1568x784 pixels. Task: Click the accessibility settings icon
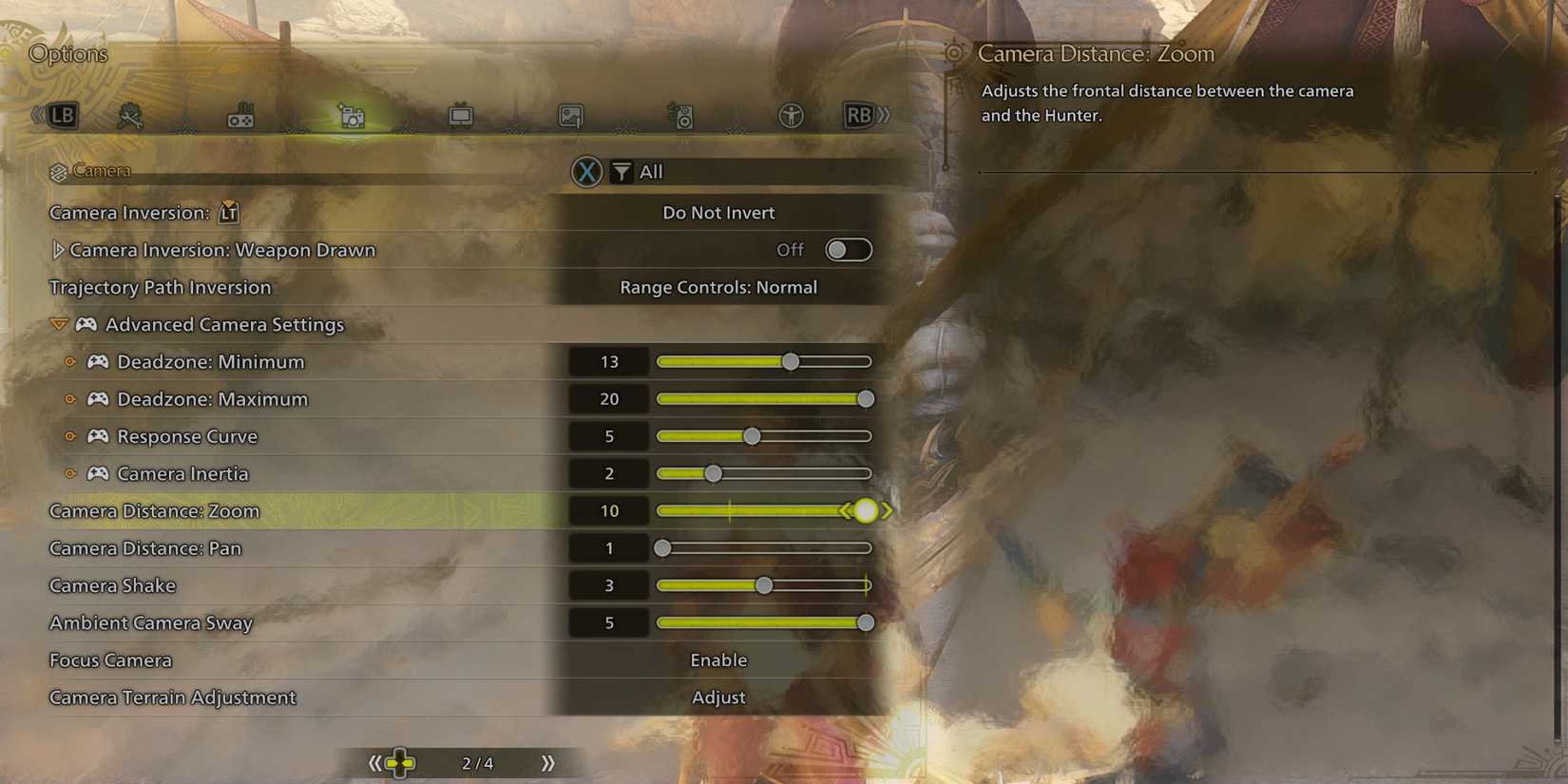790,116
